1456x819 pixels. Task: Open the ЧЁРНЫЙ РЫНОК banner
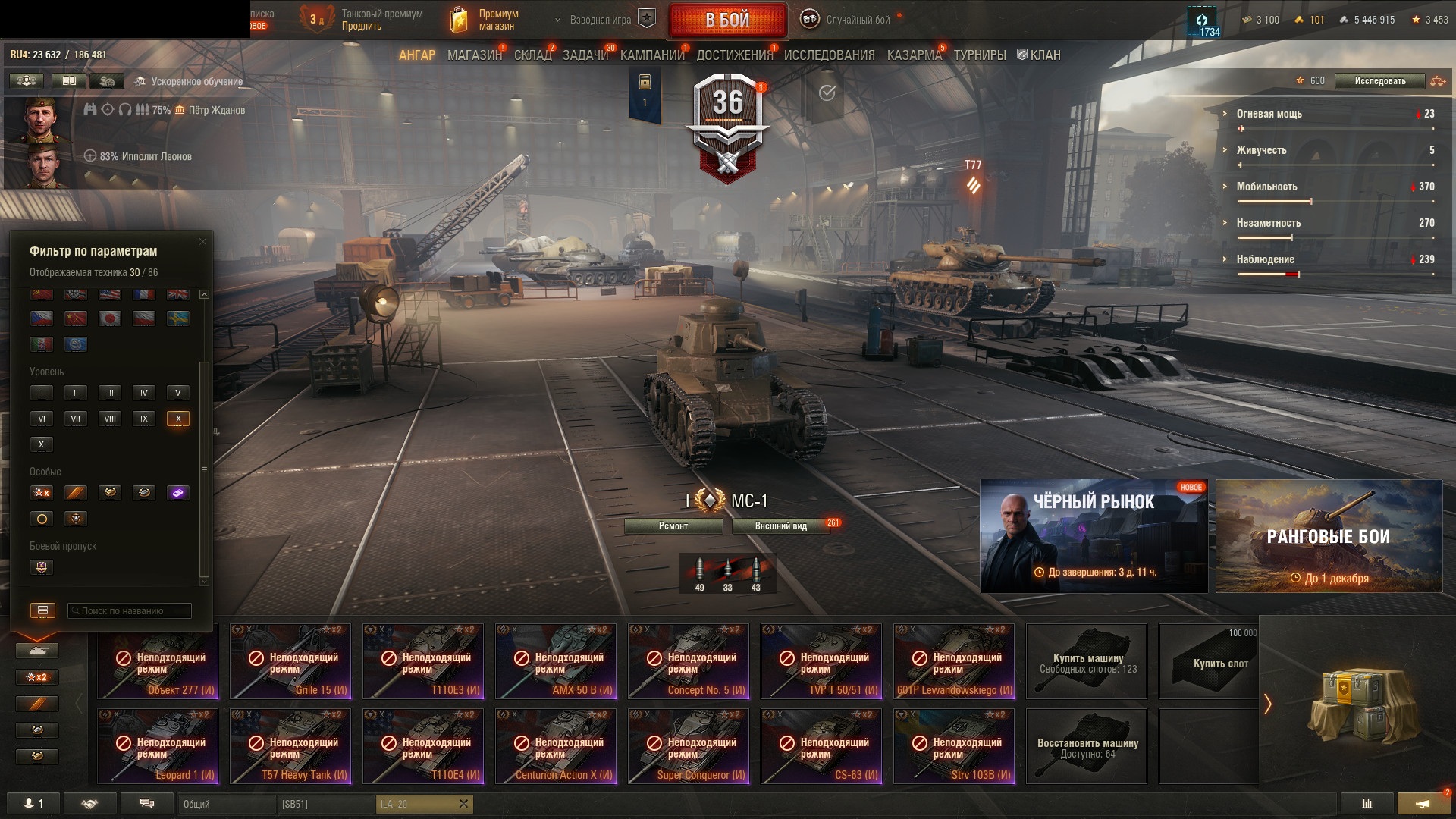click(1094, 536)
